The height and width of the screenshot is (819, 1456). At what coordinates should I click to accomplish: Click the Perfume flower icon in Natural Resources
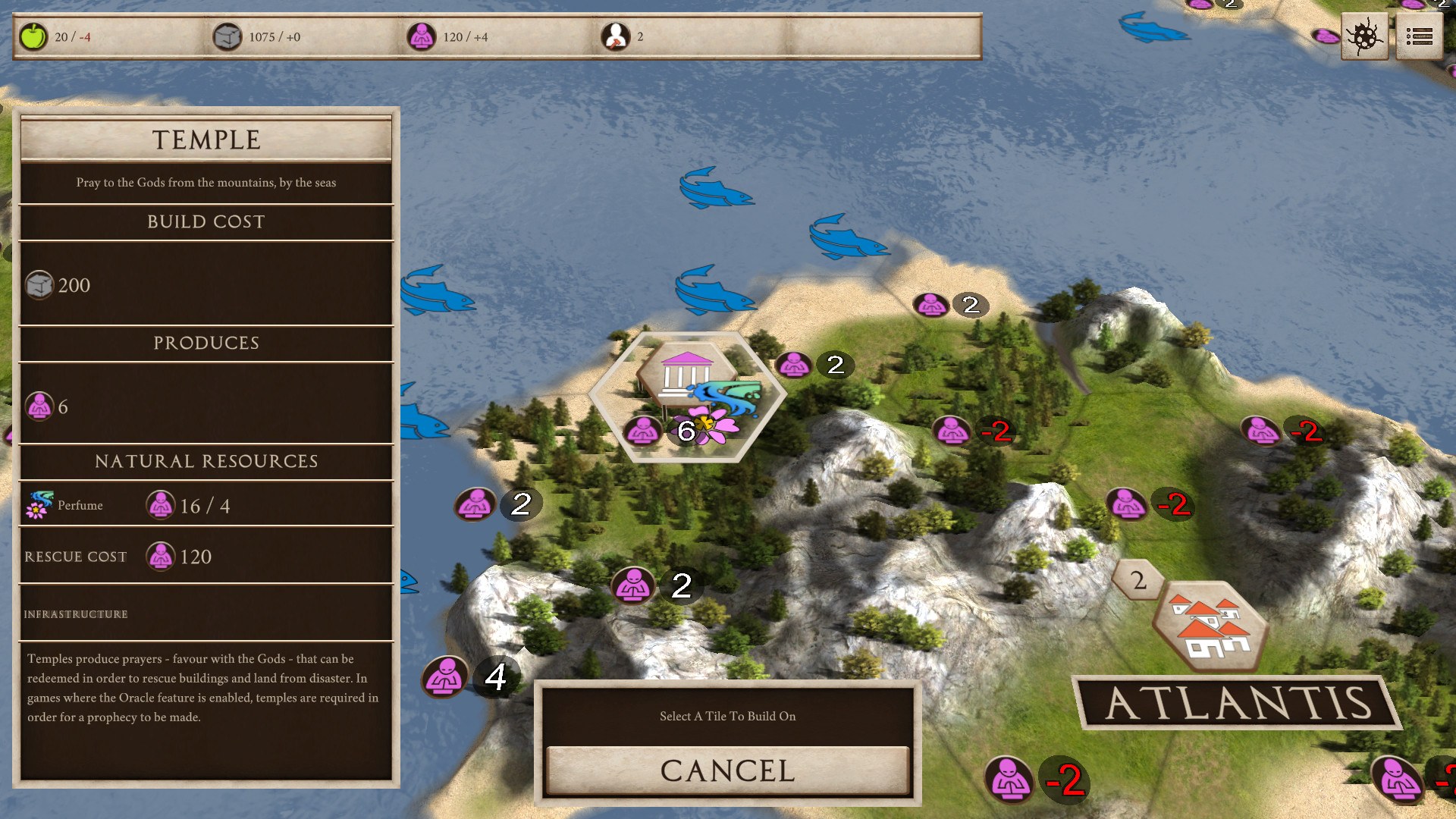tap(42, 503)
